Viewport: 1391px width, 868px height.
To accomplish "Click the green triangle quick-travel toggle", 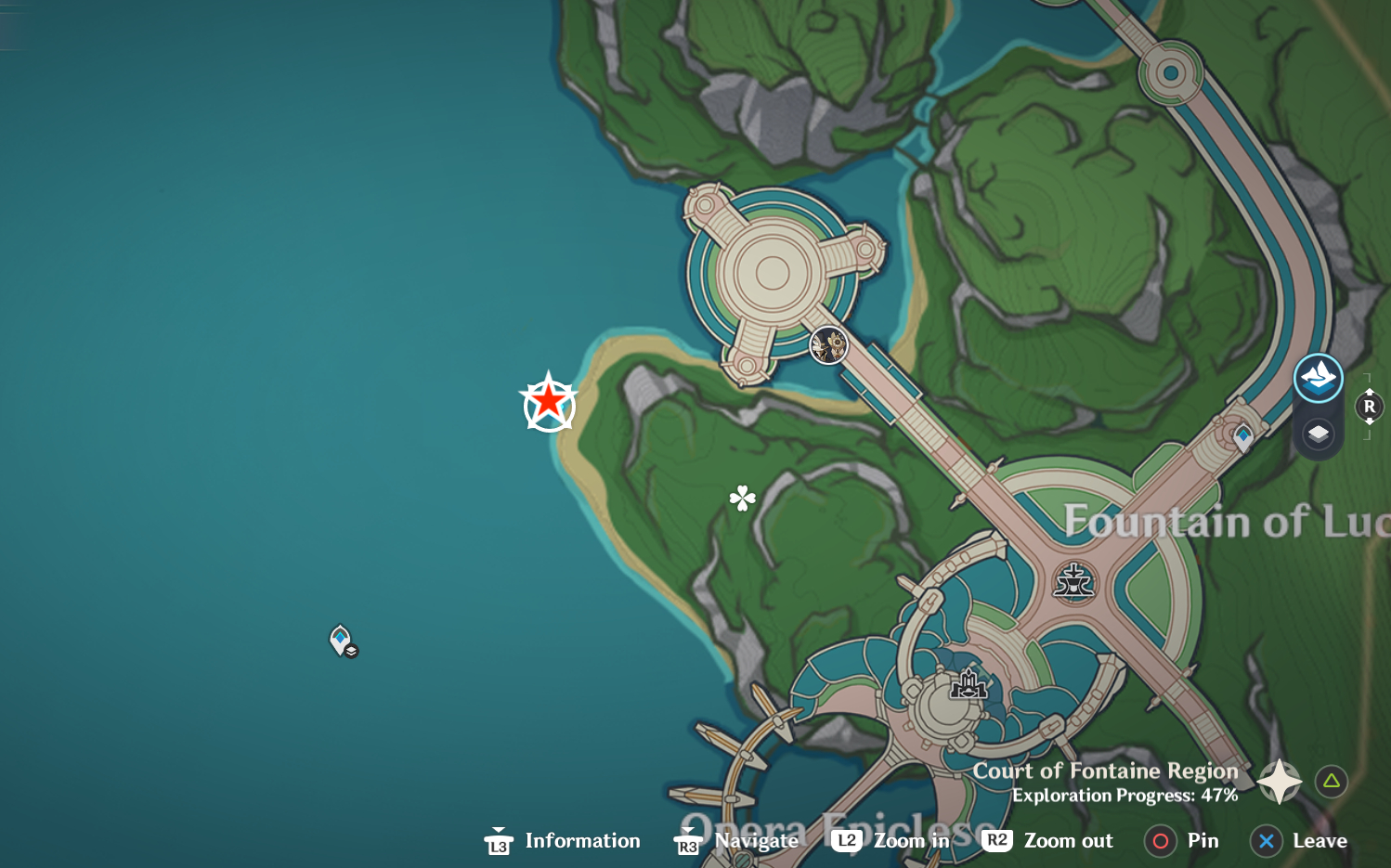I will point(1332,781).
